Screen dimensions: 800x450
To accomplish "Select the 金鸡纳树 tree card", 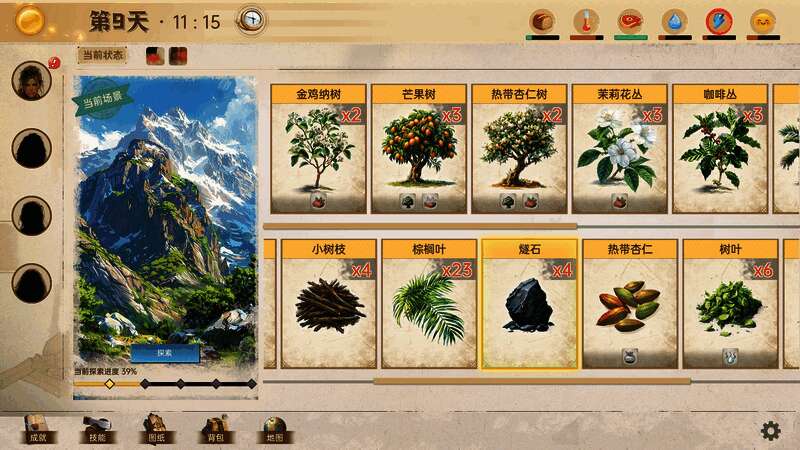I will [x=318, y=148].
